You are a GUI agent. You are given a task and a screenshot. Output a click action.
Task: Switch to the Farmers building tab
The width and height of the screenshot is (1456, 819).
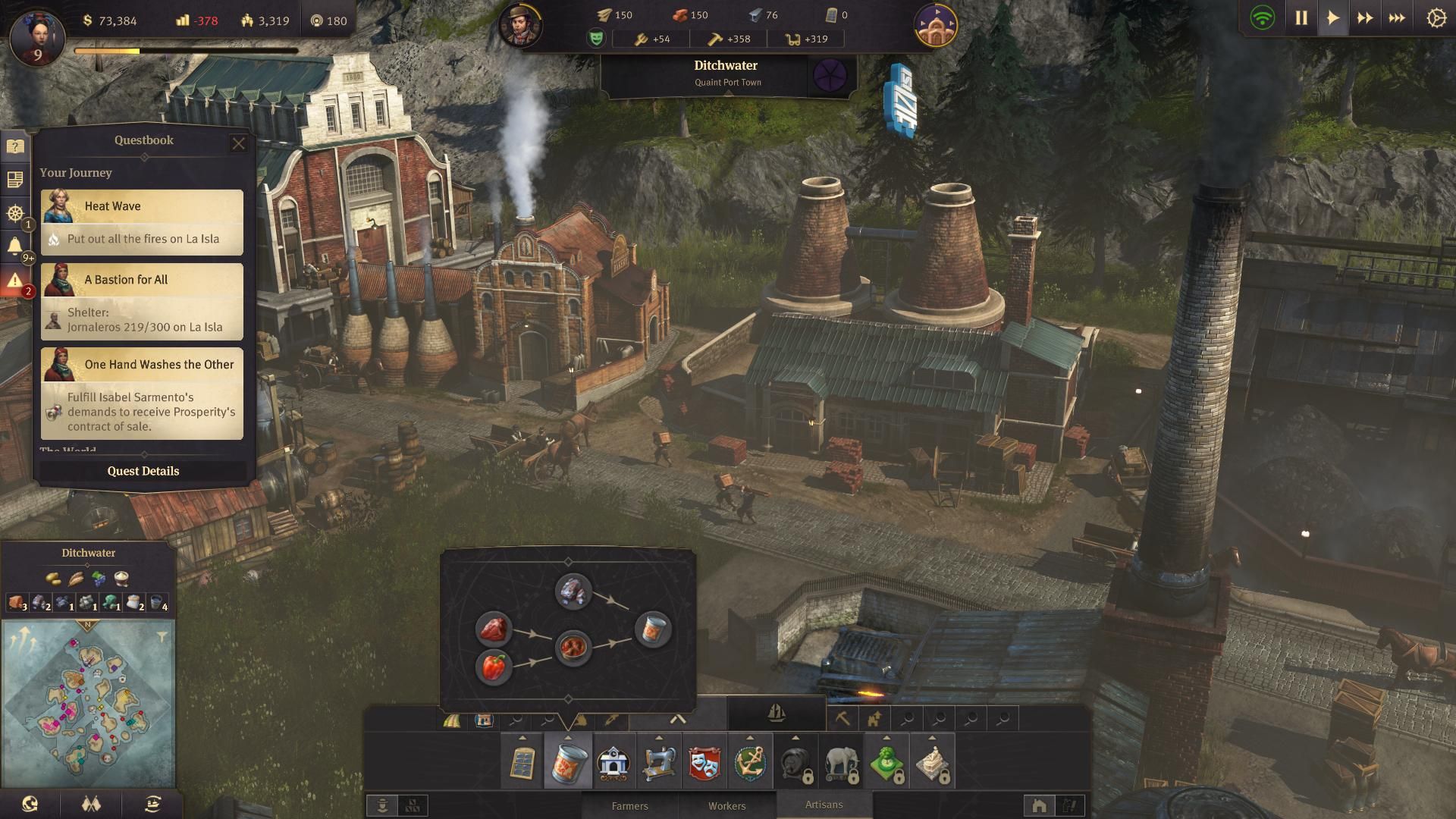[629, 805]
